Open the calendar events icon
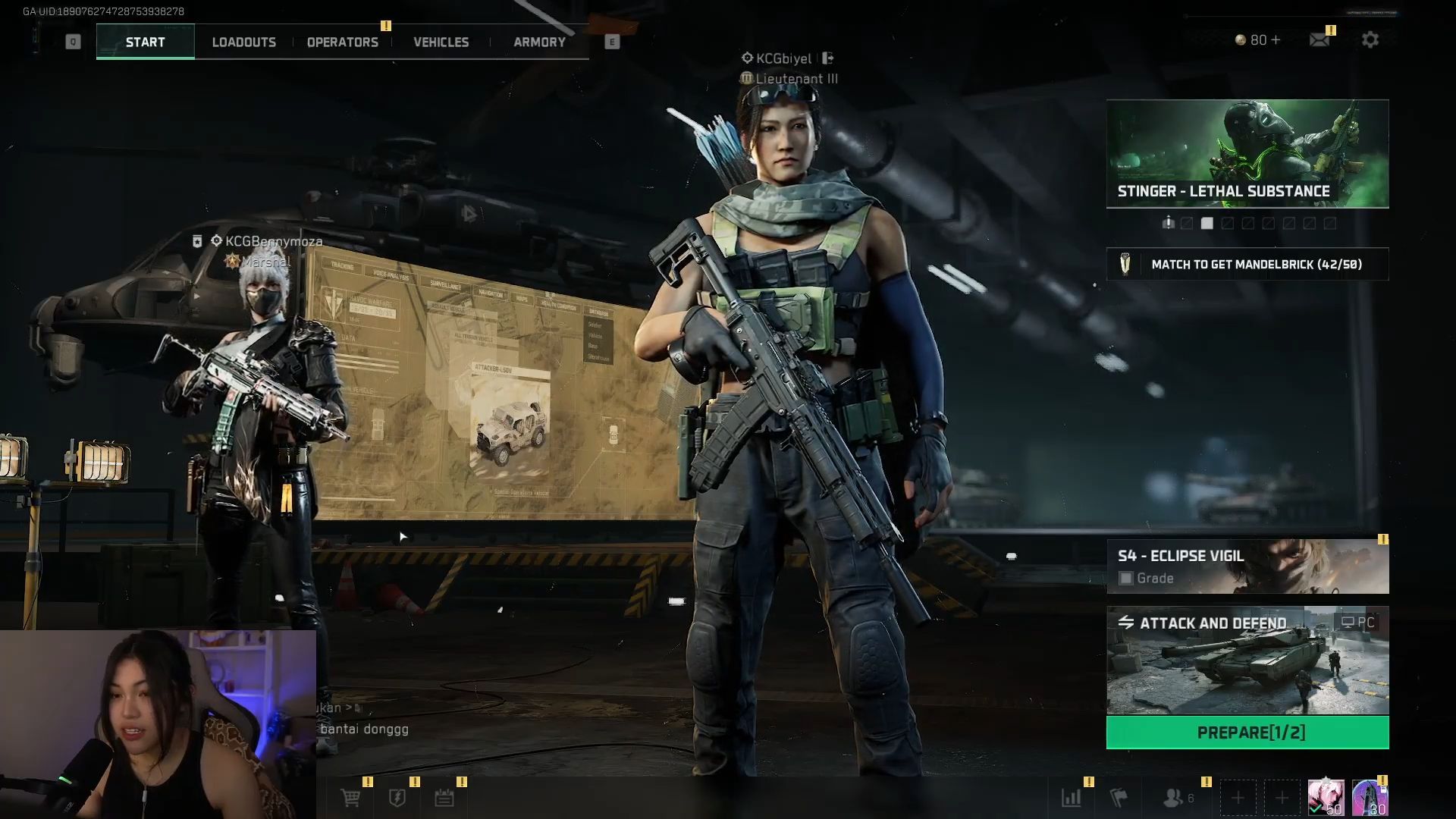 point(444,798)
